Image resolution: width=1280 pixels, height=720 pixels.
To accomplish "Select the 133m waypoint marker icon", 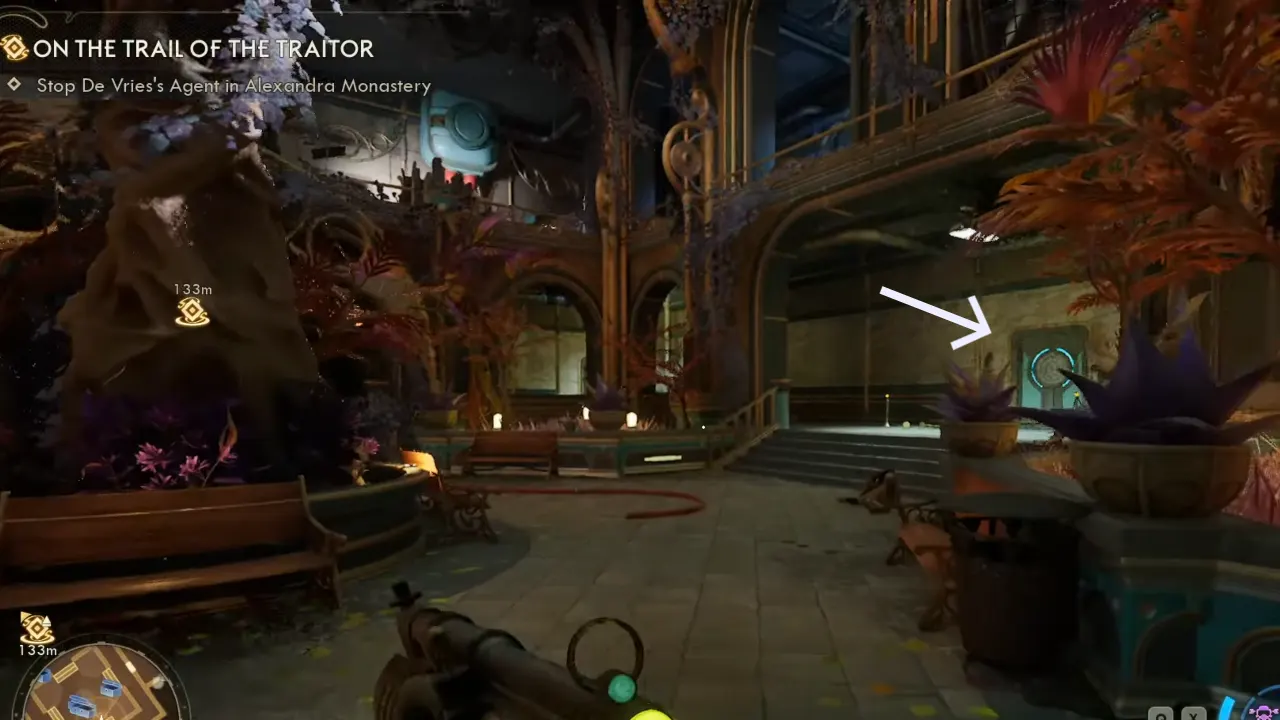I will [x=190, y=313].
